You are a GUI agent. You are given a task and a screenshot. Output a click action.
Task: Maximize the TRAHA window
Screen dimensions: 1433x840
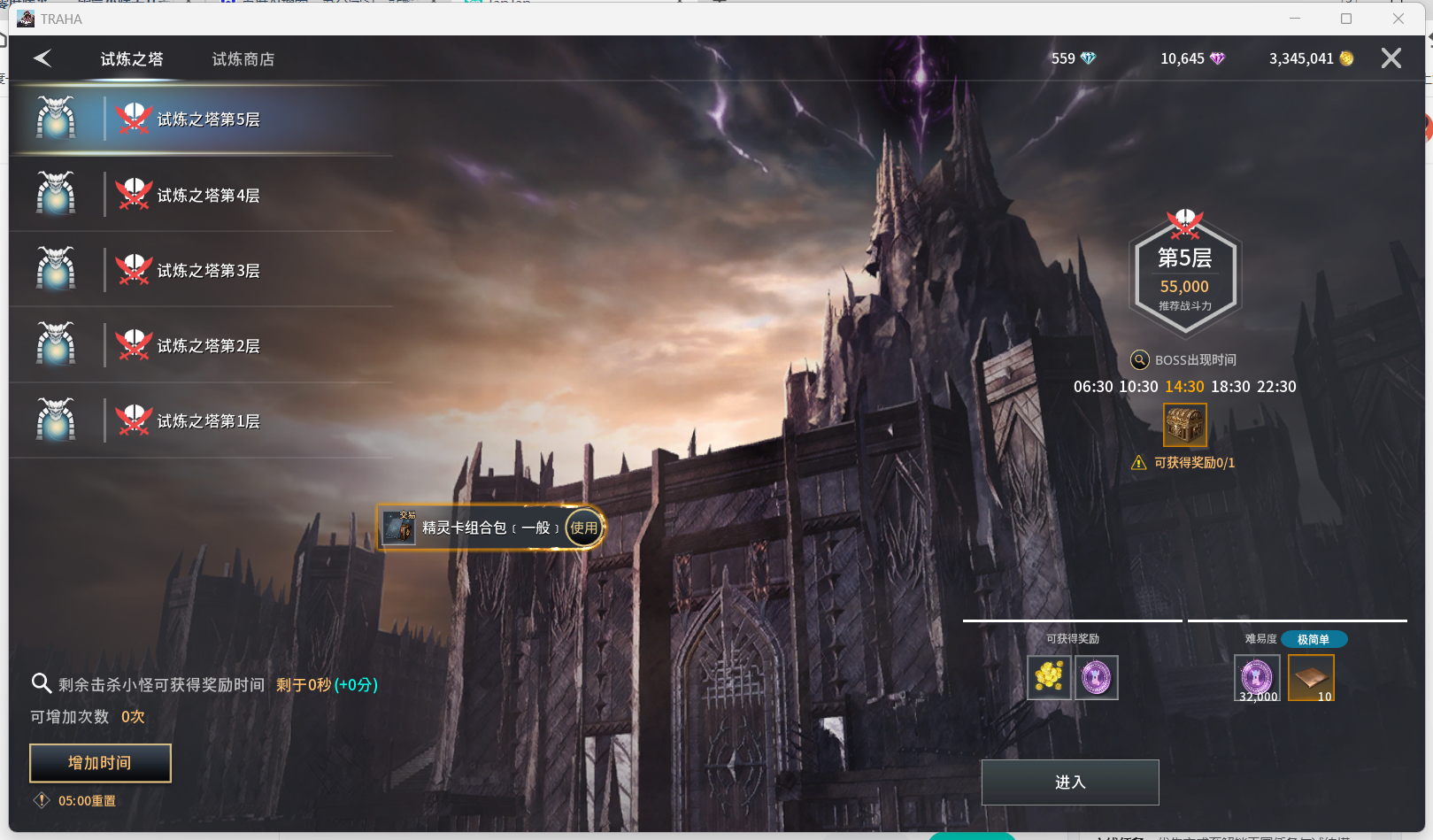click(x=1346, y=19)
